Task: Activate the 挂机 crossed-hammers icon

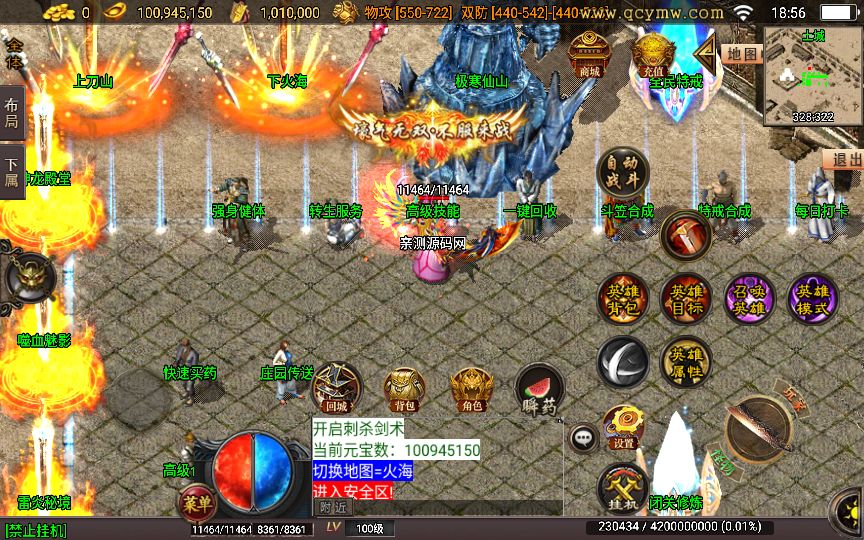Action: pos(623,489)
